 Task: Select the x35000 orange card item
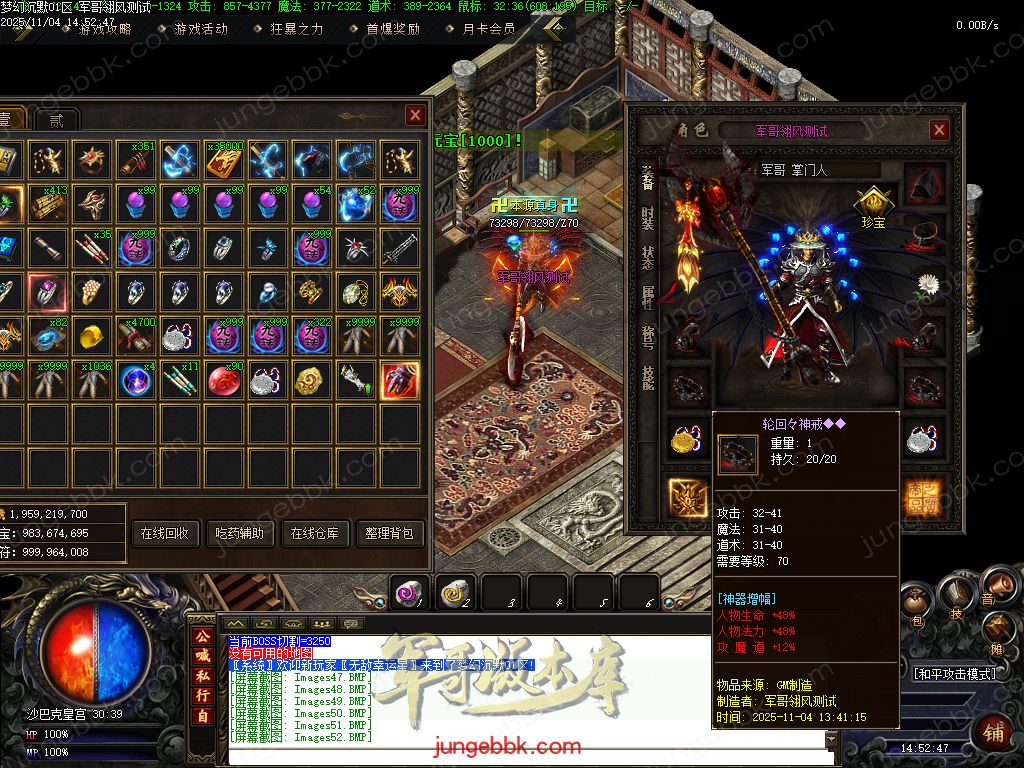click(224, 159)
